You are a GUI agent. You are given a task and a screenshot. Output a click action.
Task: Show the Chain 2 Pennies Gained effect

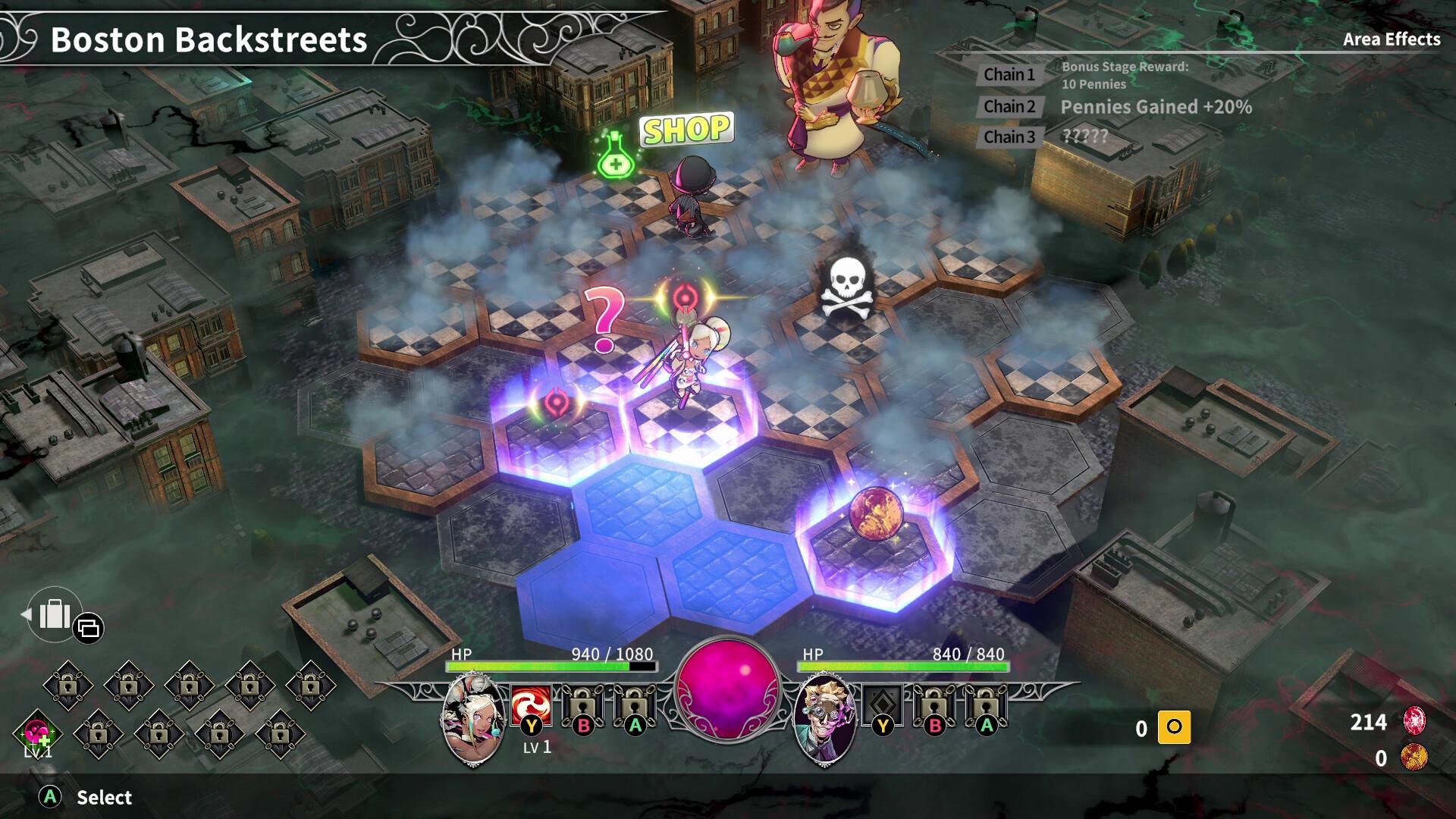pos(1009,107)
